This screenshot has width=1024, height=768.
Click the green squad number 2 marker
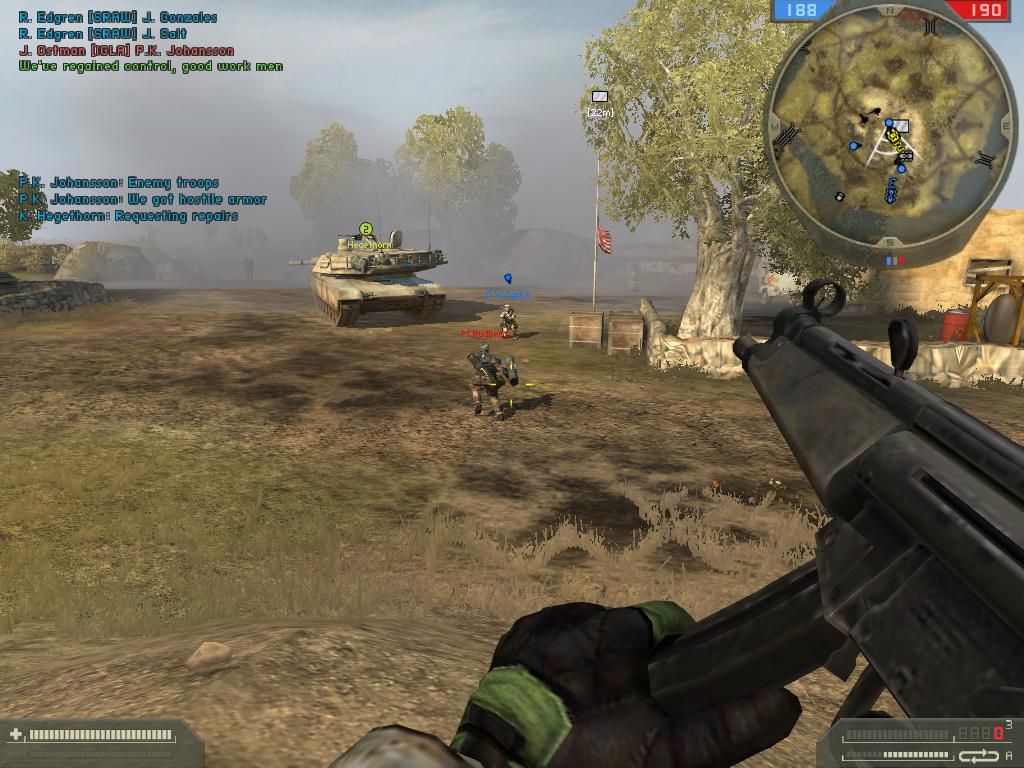[366, 229]
